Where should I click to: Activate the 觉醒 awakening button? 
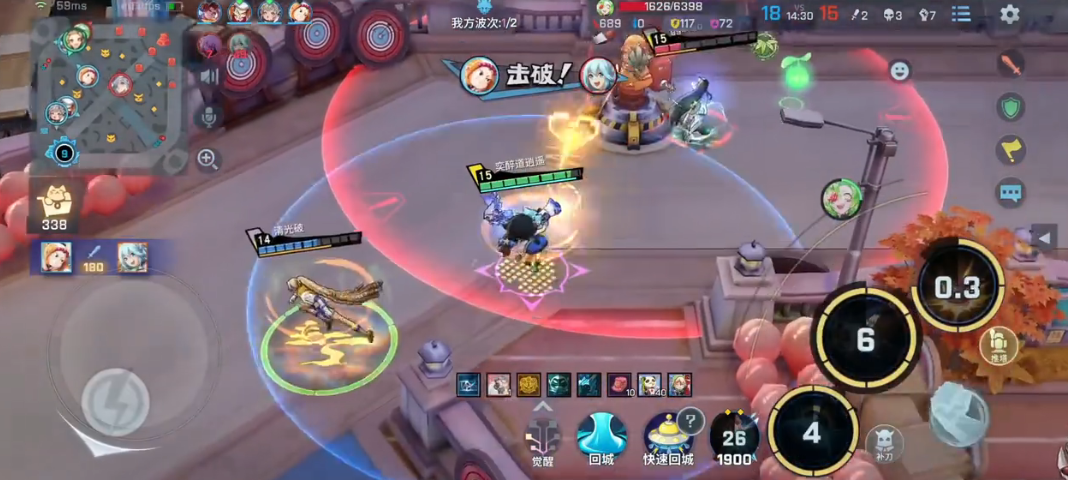tap(543, 436)
